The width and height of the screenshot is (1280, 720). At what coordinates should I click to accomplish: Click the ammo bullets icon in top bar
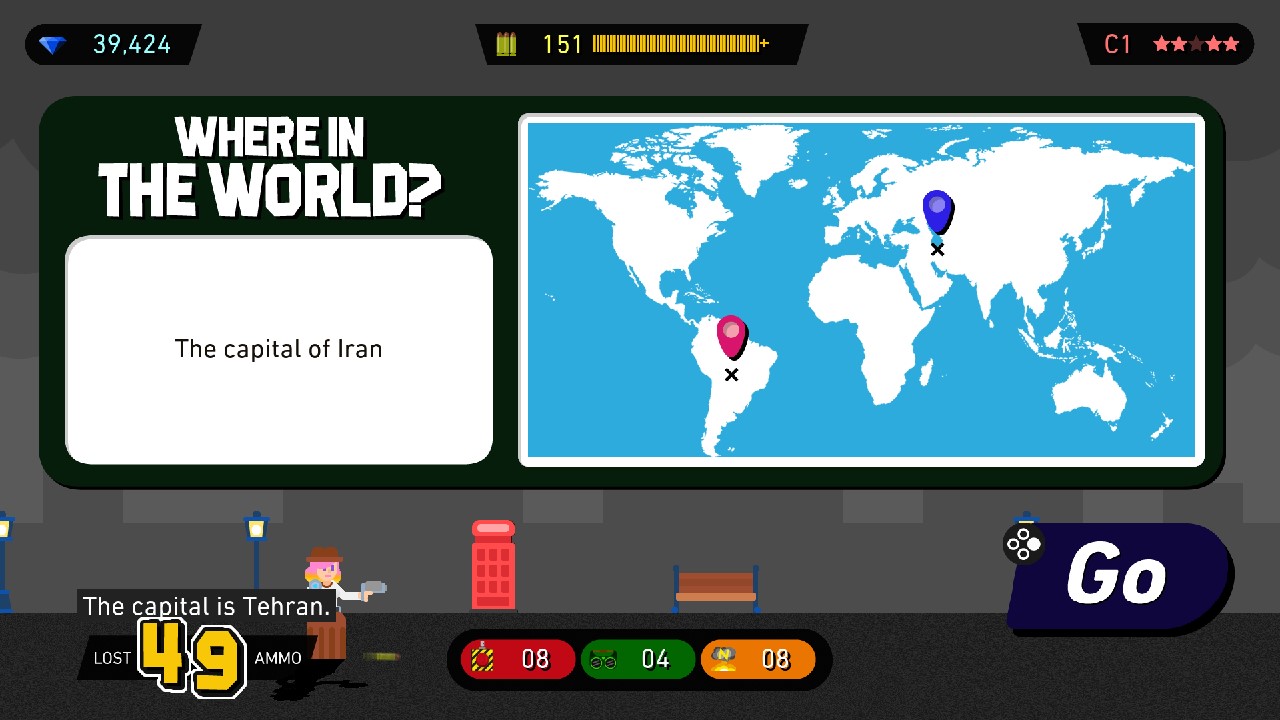(506, 44)
